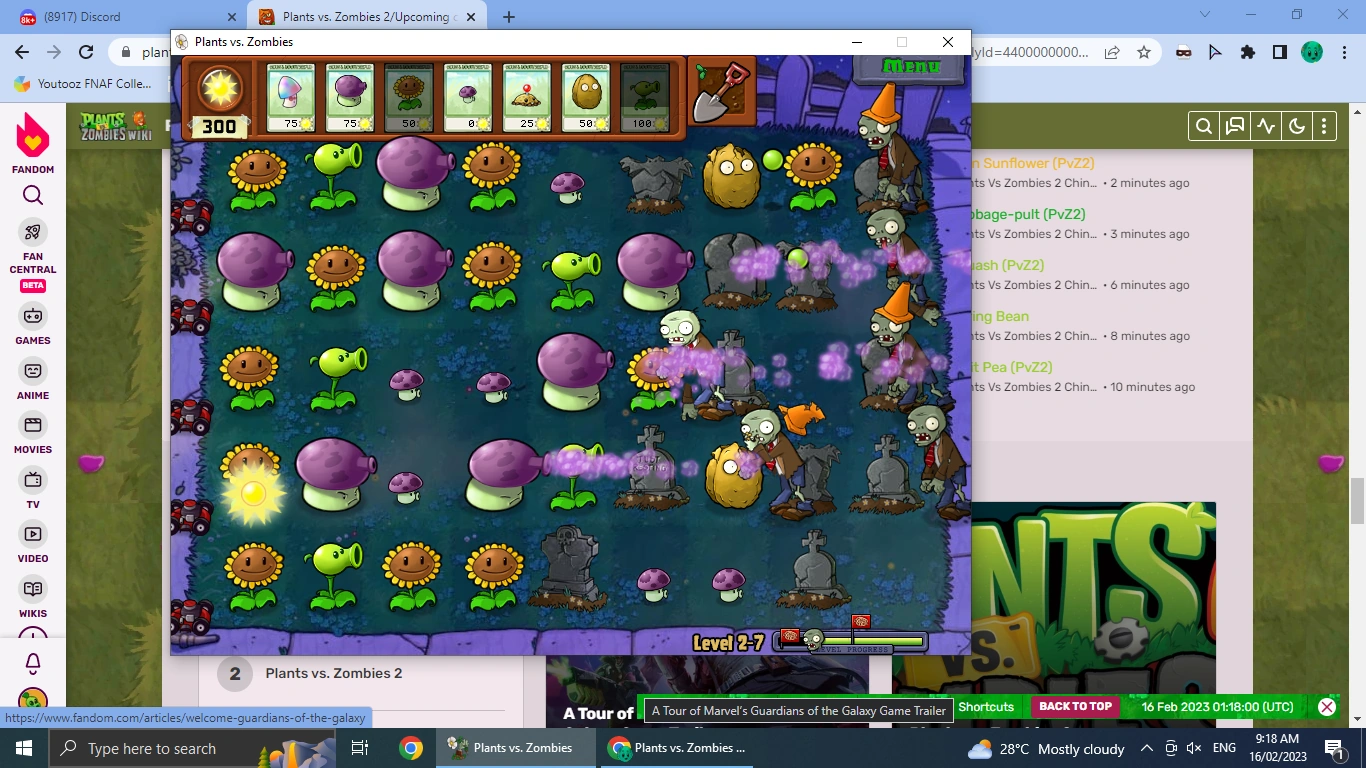Select the Potato Mine seed packet
The image size is (1366, 768).
click(x=527, y=95)
